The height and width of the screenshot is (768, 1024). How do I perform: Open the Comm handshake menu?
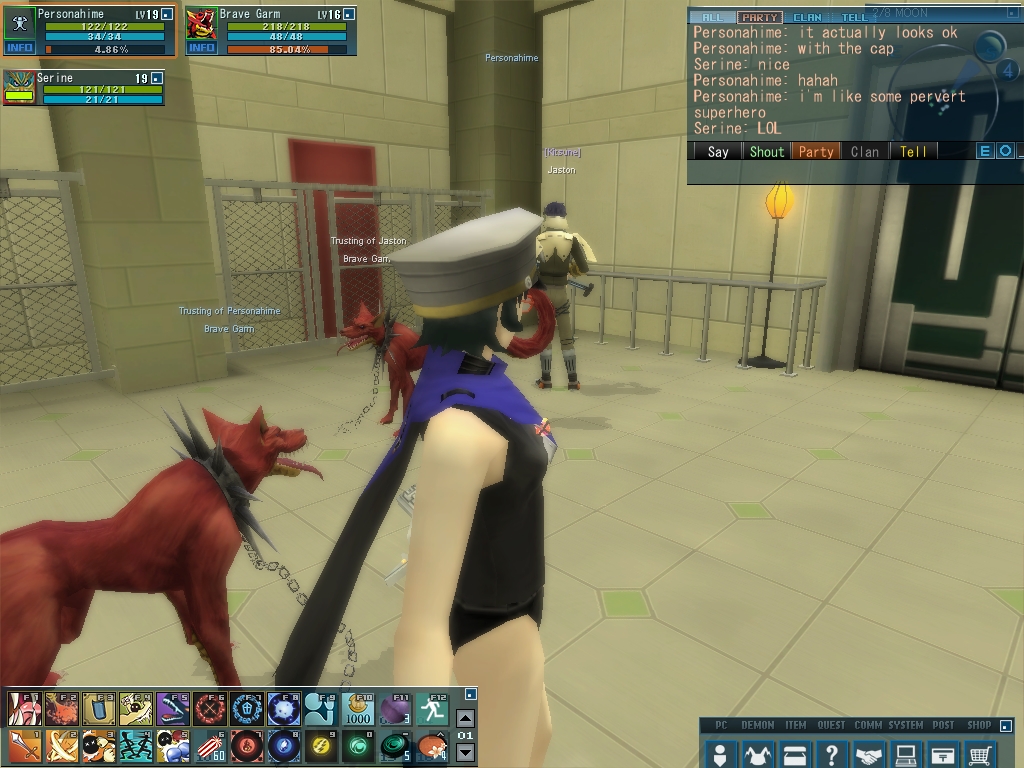(x=868, y=754)
